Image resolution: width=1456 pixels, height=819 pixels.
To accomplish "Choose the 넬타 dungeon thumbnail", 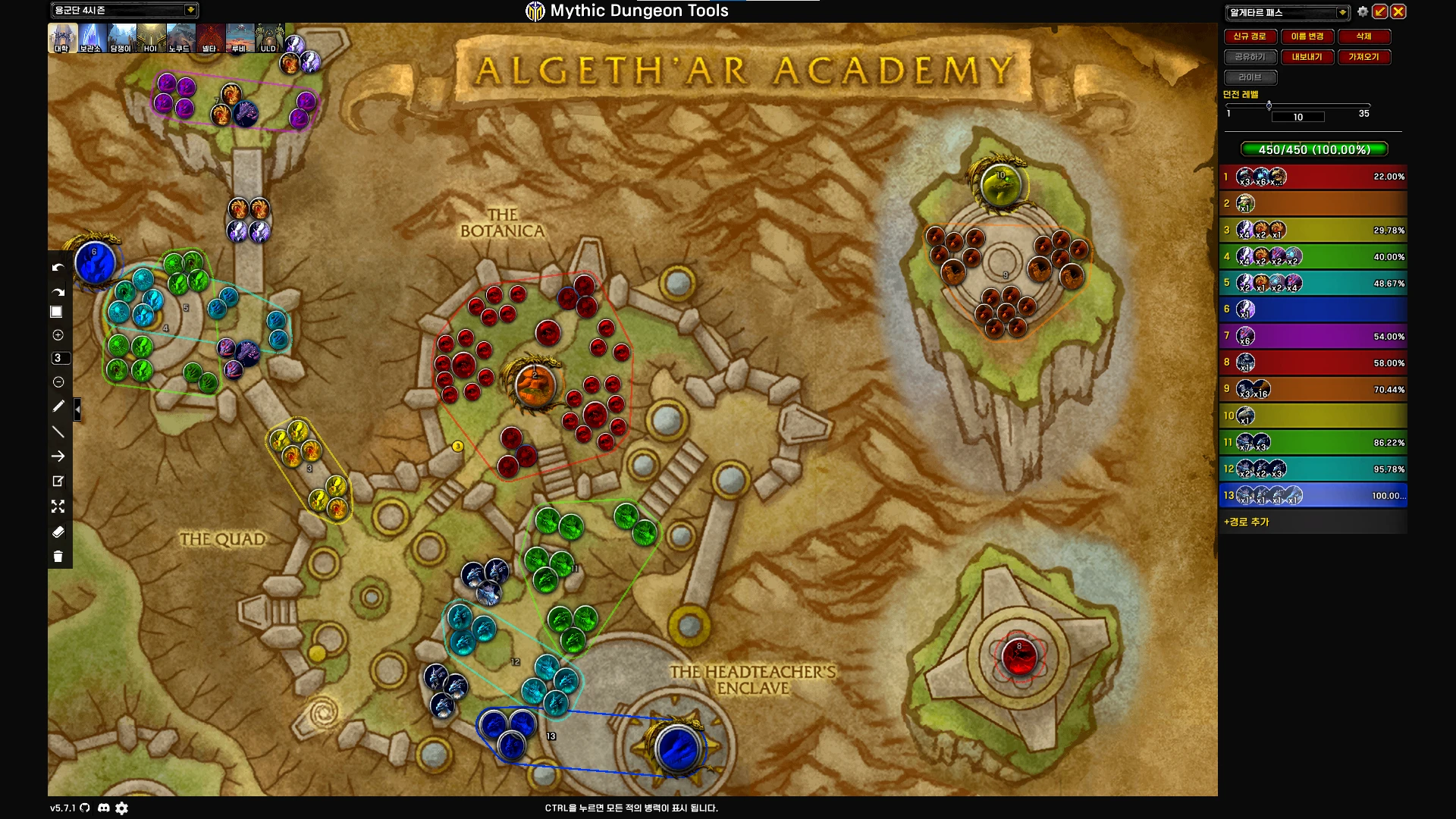I will click(210, 38).
